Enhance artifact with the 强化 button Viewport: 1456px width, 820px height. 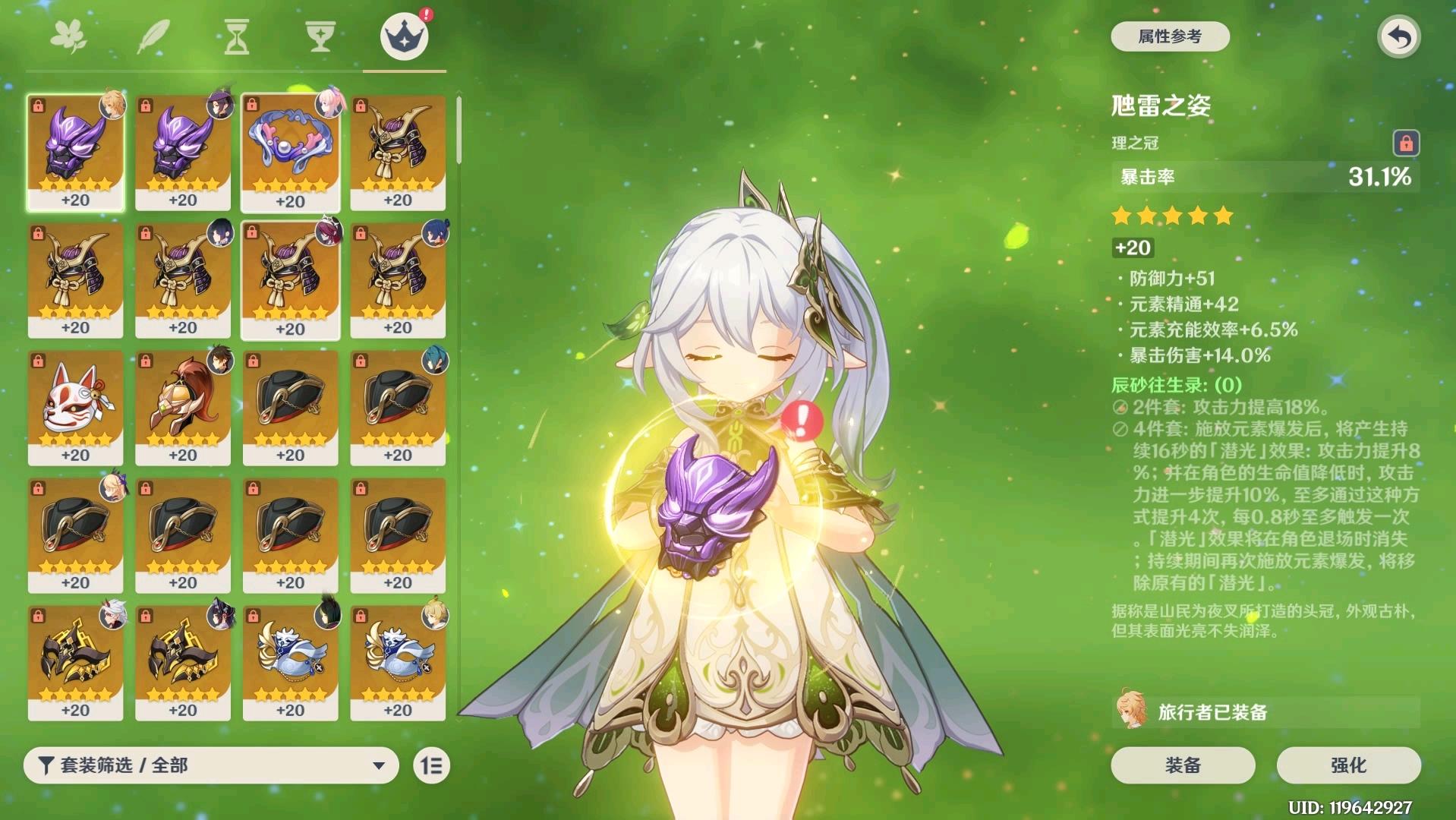pyautogui.click(x=1347, y=765)
